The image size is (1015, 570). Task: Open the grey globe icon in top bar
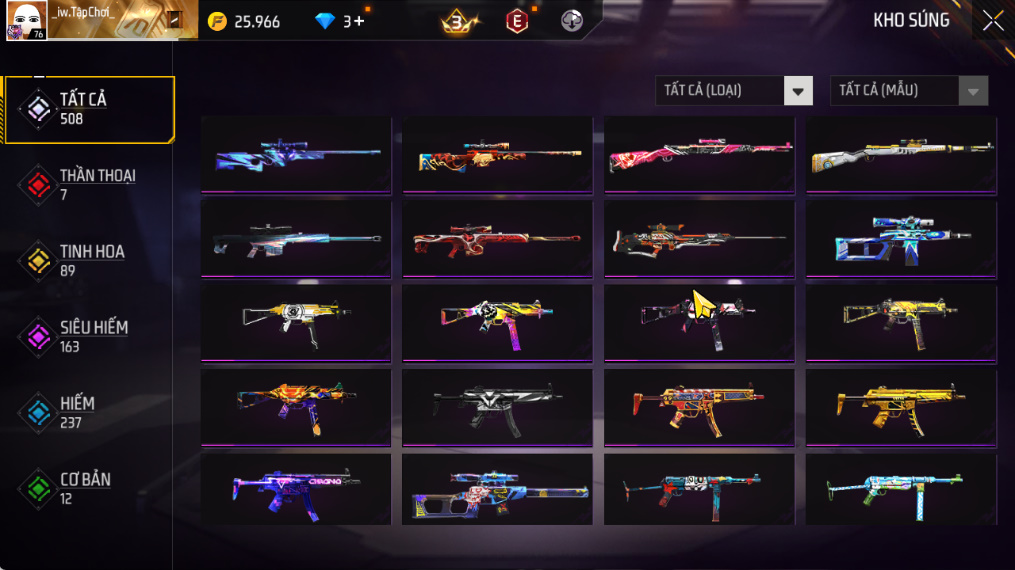[x=572, y=21]
